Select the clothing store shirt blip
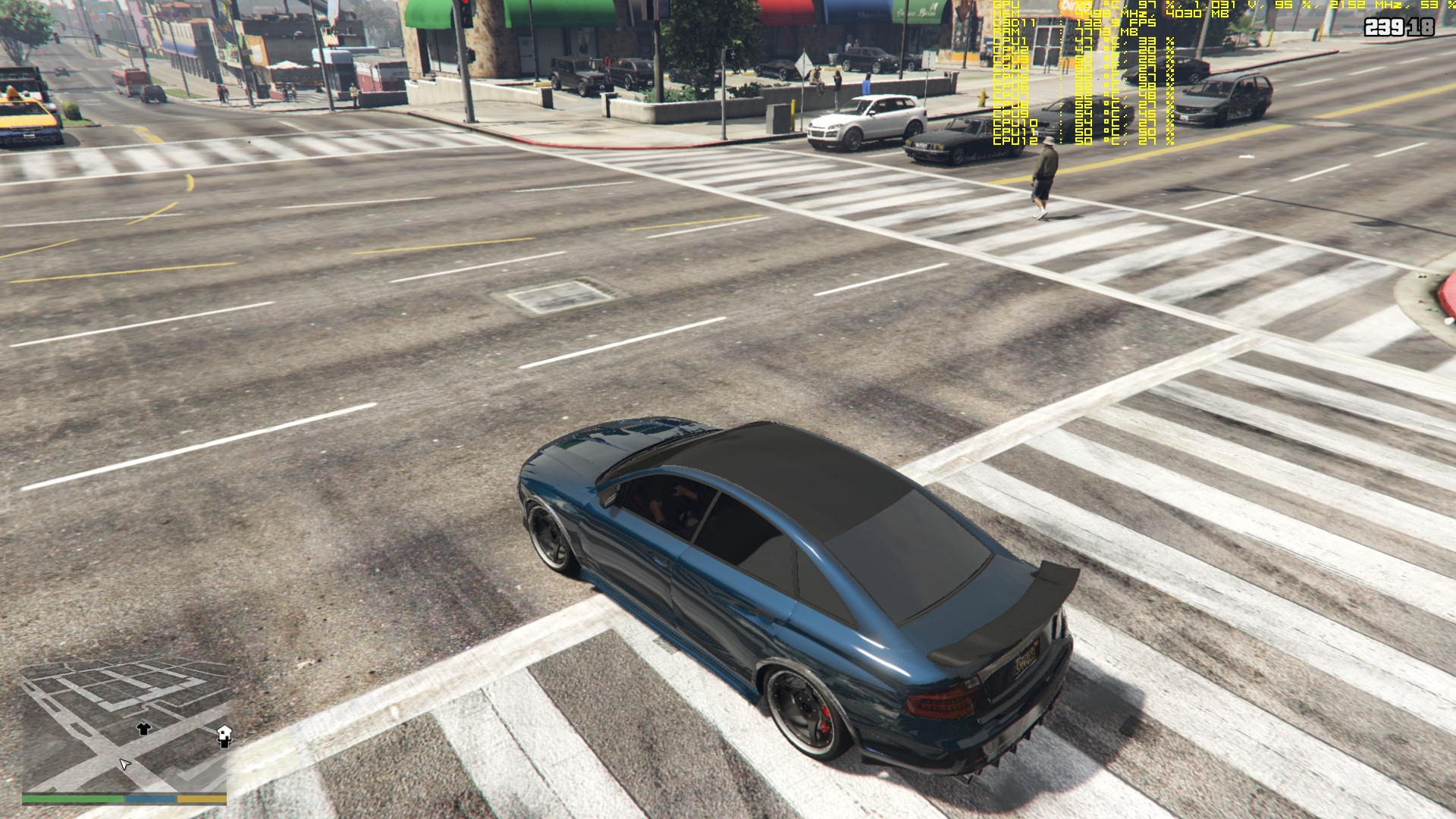The image size is (1456, 819). 143,729
